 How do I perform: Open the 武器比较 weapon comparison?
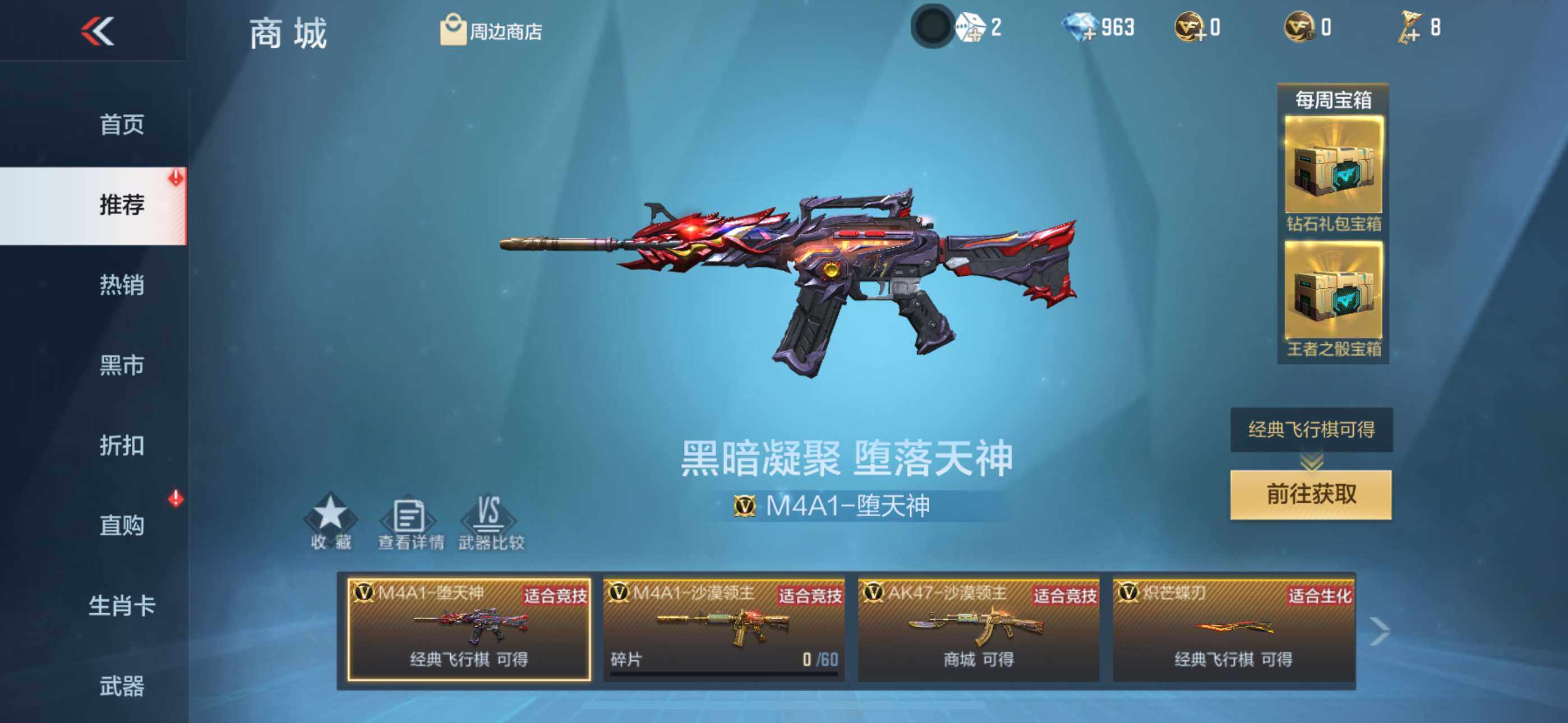pyautogui.click(x=491, y=522)
